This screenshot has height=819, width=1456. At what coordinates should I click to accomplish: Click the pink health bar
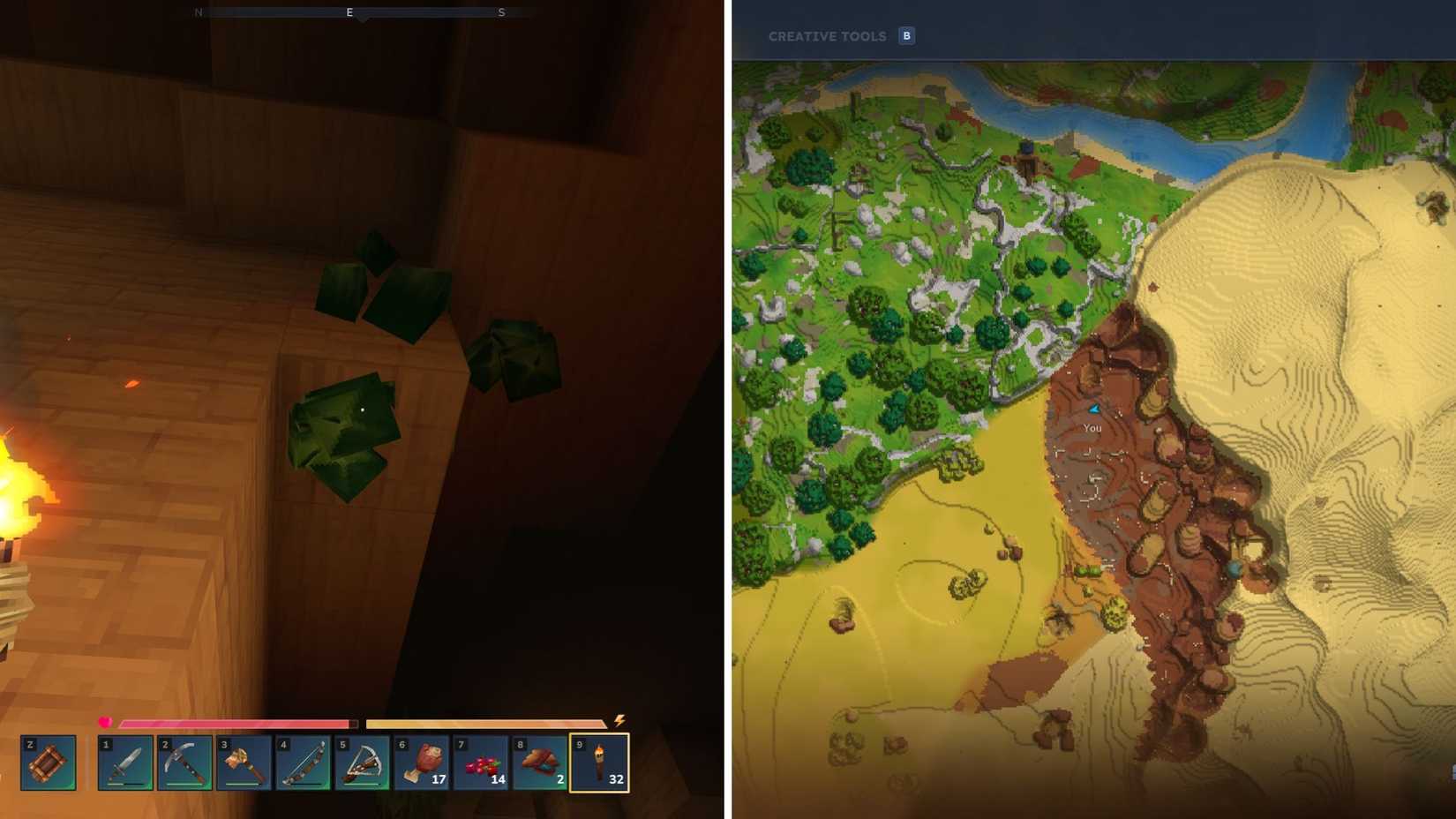pos(238,723)
